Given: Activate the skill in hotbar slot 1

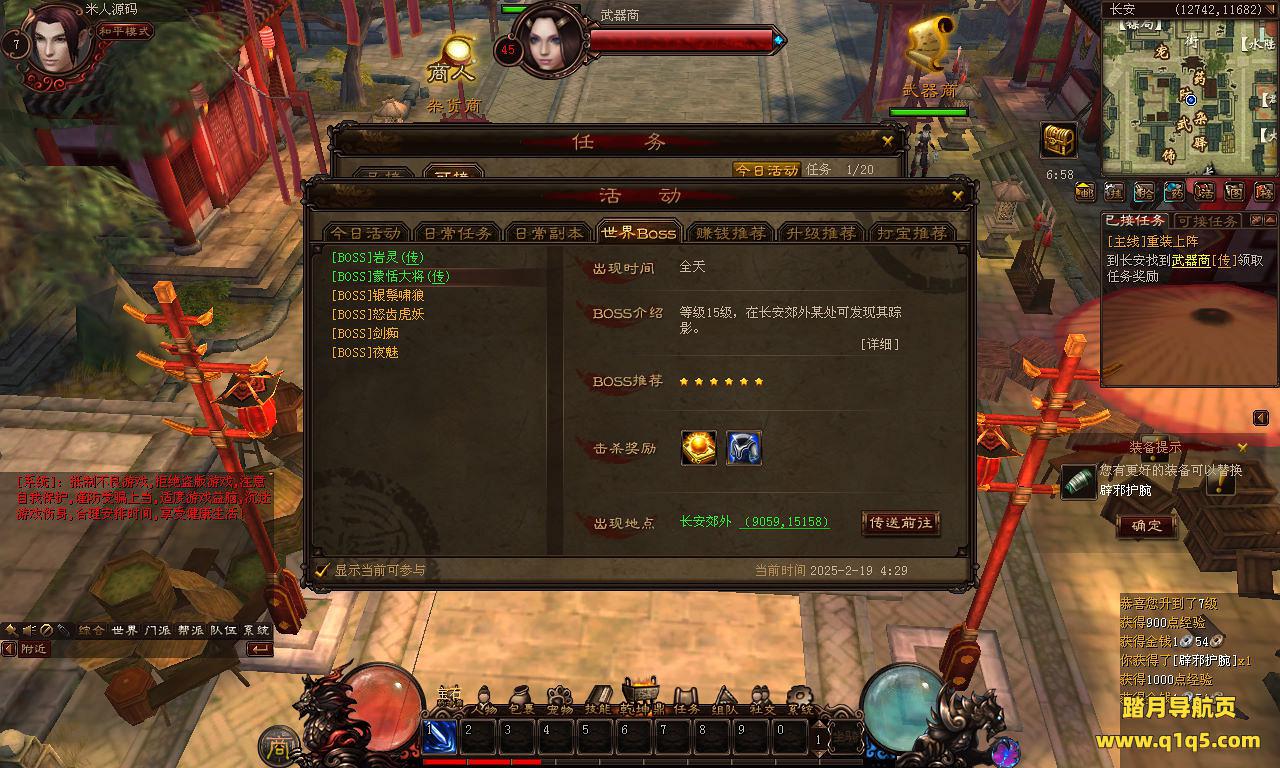Looking at the screenshot, I should point(440,738).
